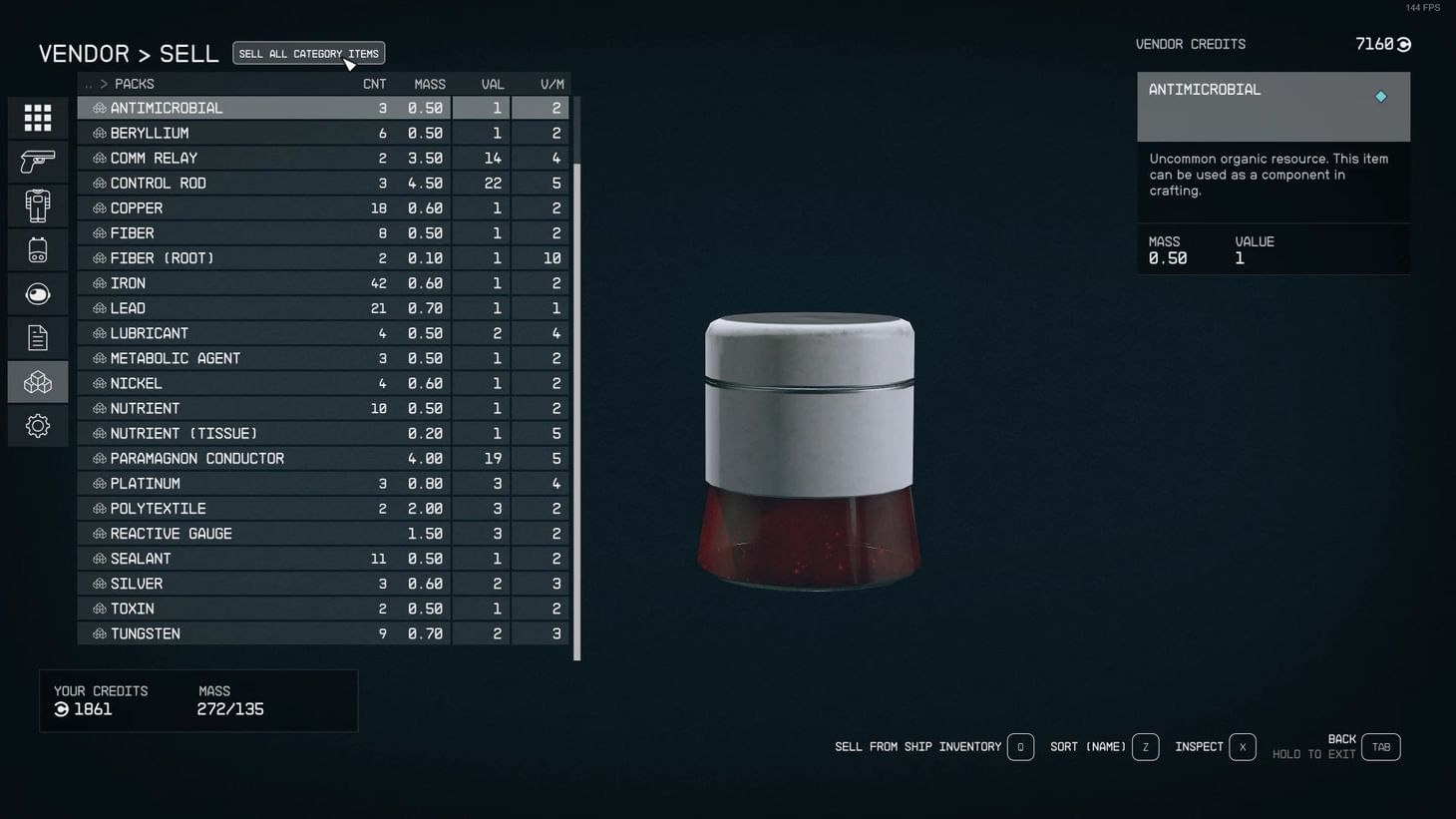Open the Packs category icon
1456x819 pixels.
(x=37, y=248)
